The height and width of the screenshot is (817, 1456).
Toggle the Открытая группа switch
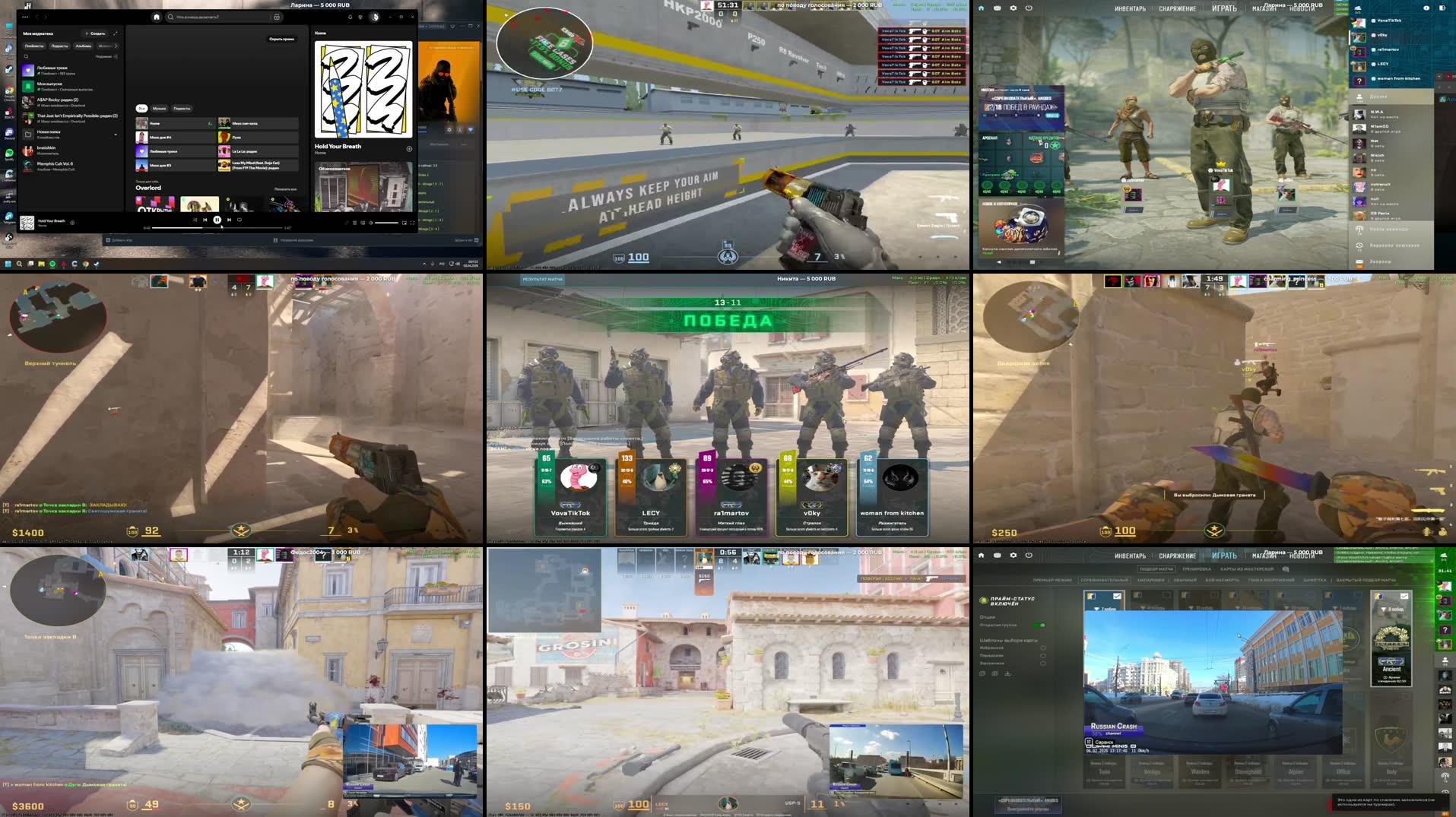click(1039, 625)
